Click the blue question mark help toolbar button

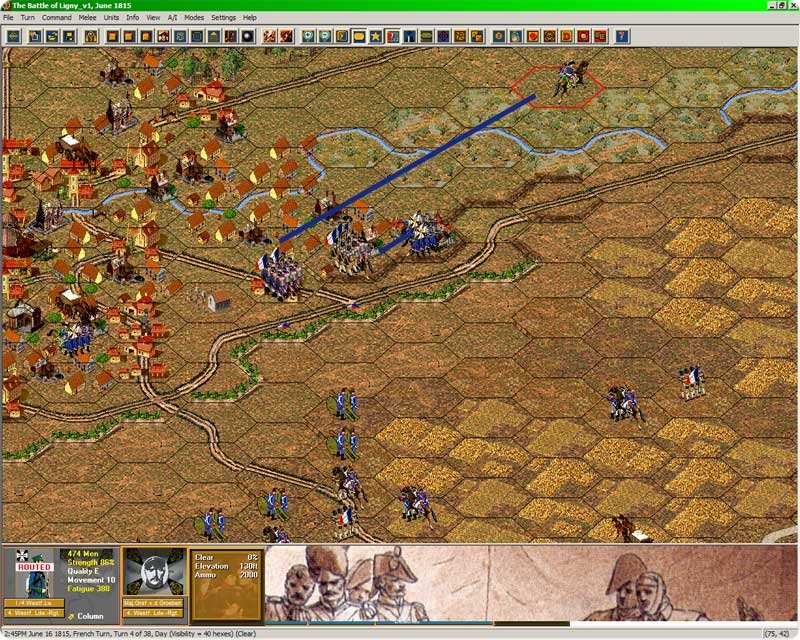[623, 37]
